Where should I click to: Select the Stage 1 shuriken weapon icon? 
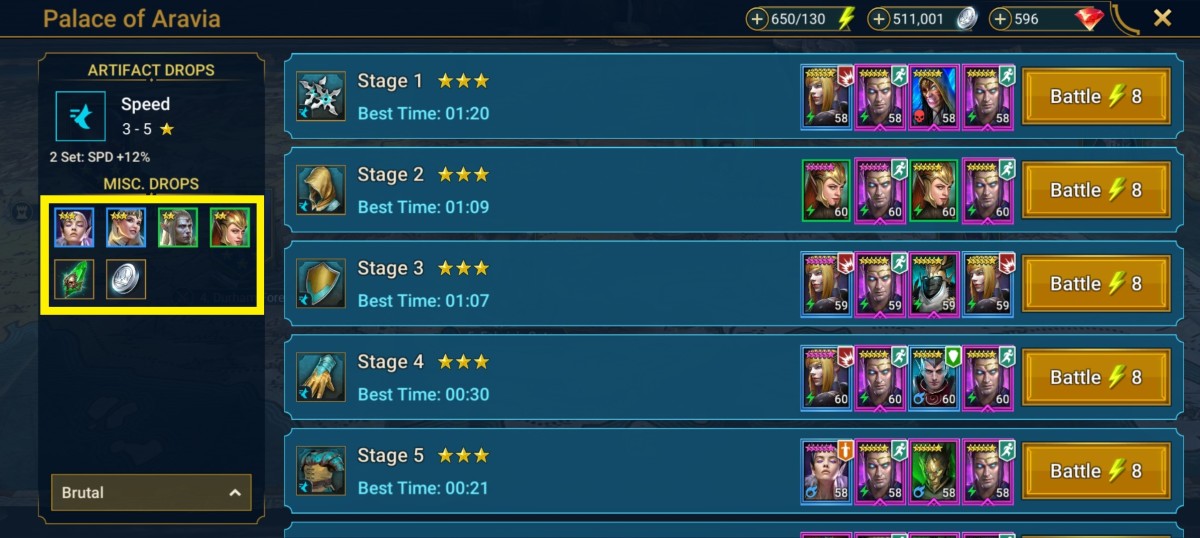[x=321, y=96]
